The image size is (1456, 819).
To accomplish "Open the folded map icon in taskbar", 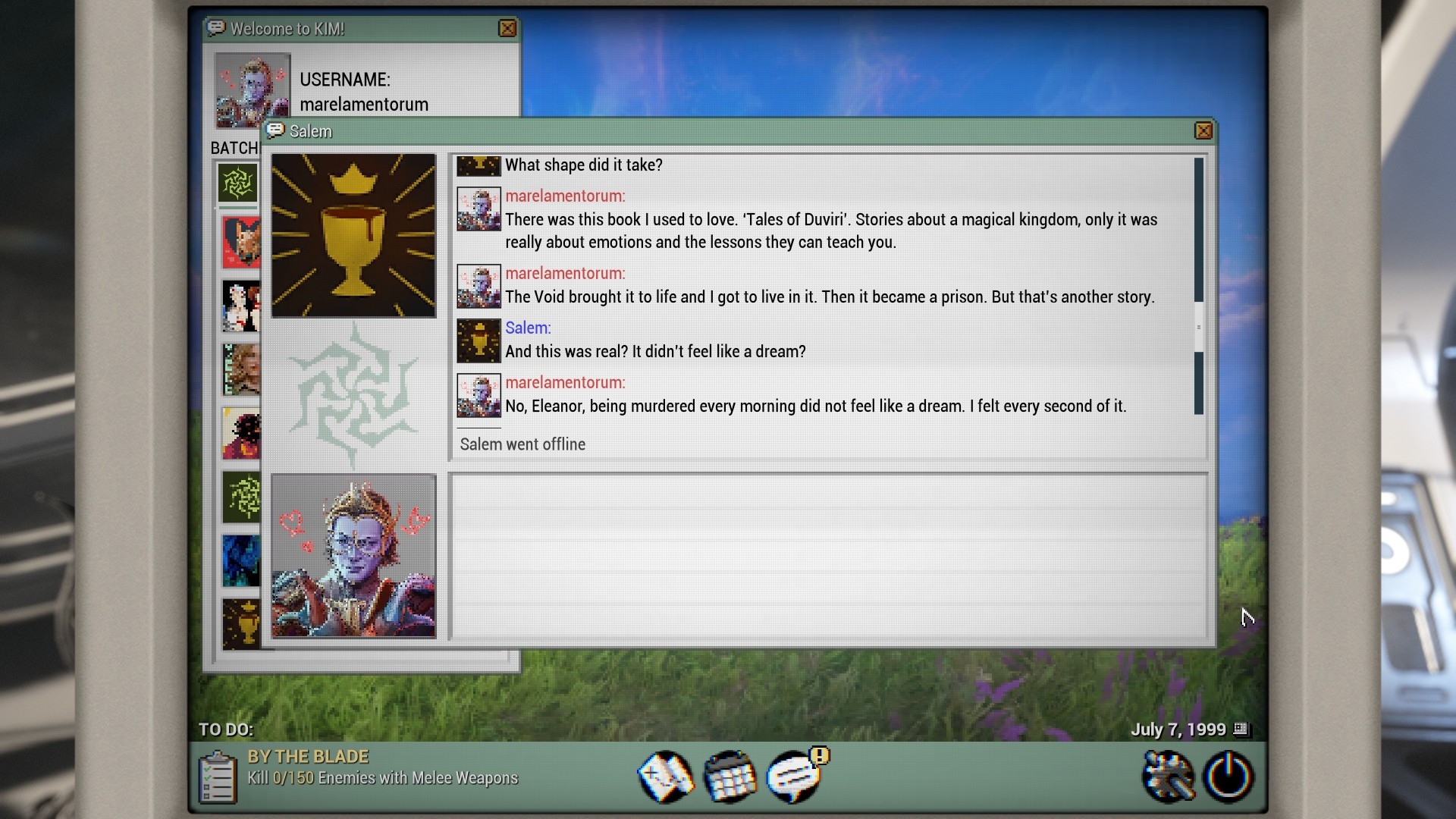I will 666,777.
